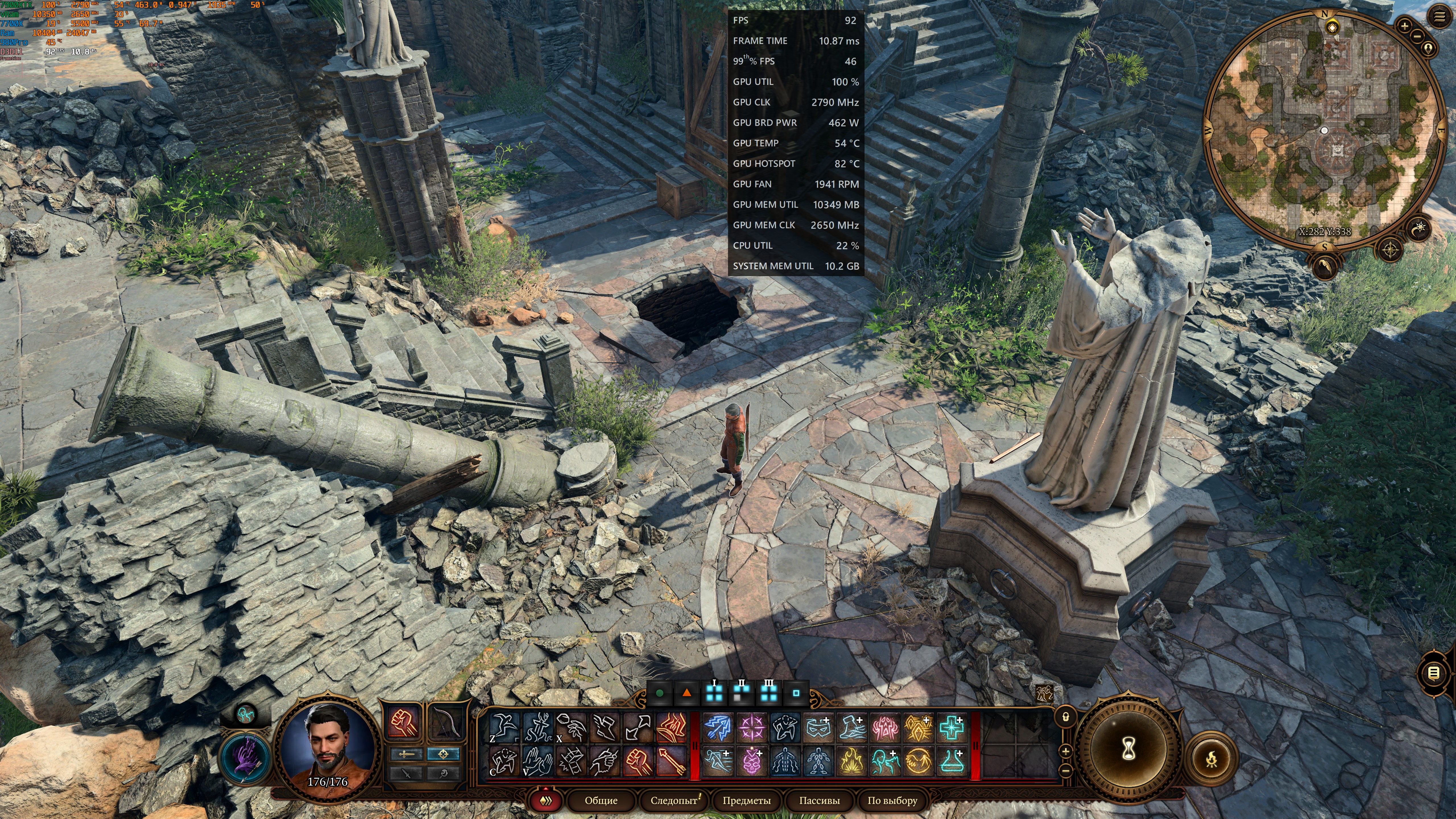Zoom out the minimap with minus button
The width and height of the screenshot is (1456, 819).
tap(1418, 36)
